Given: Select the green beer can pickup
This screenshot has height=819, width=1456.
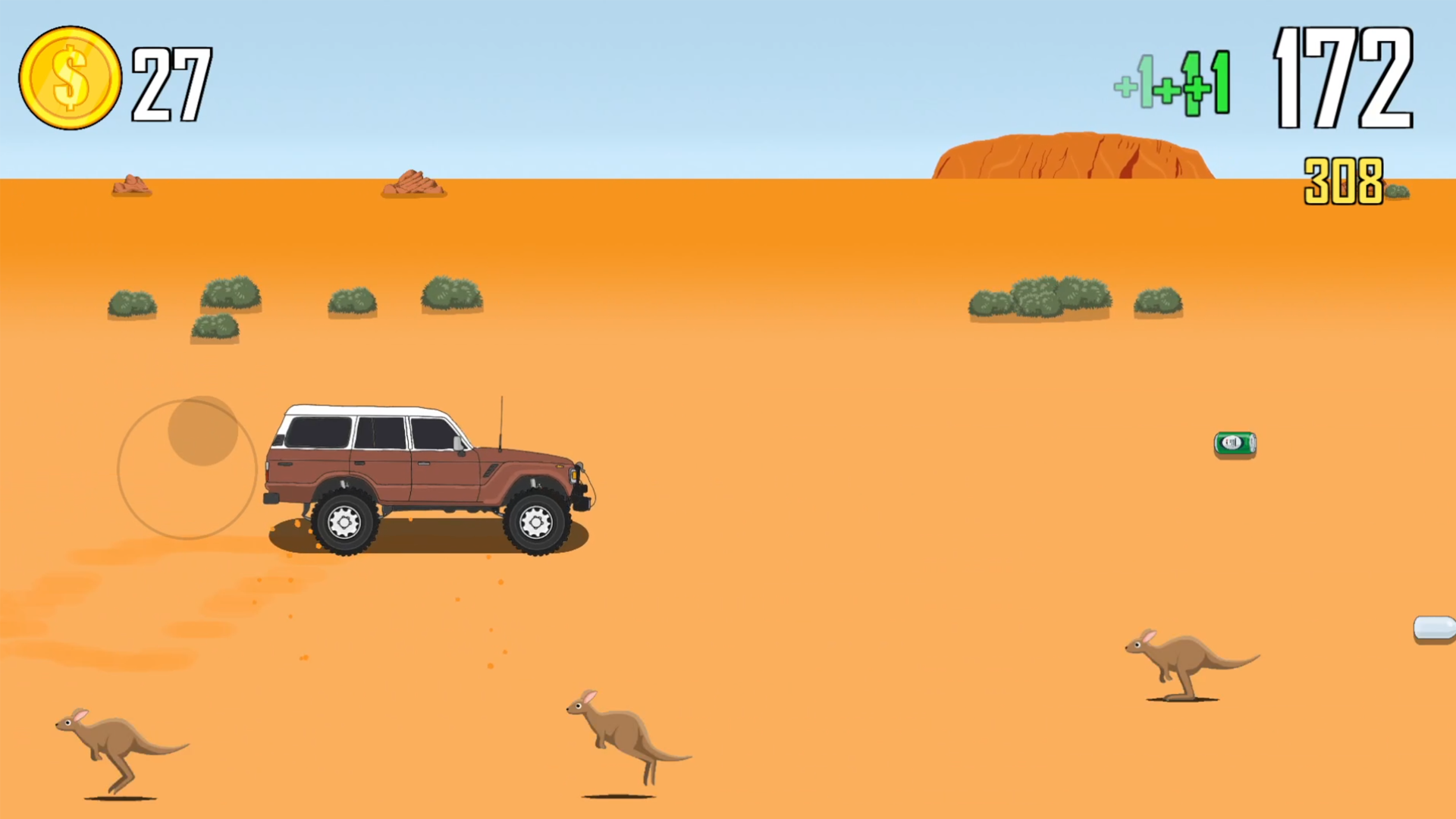Looking at the screenshot, I should (x=1235, y=444).
